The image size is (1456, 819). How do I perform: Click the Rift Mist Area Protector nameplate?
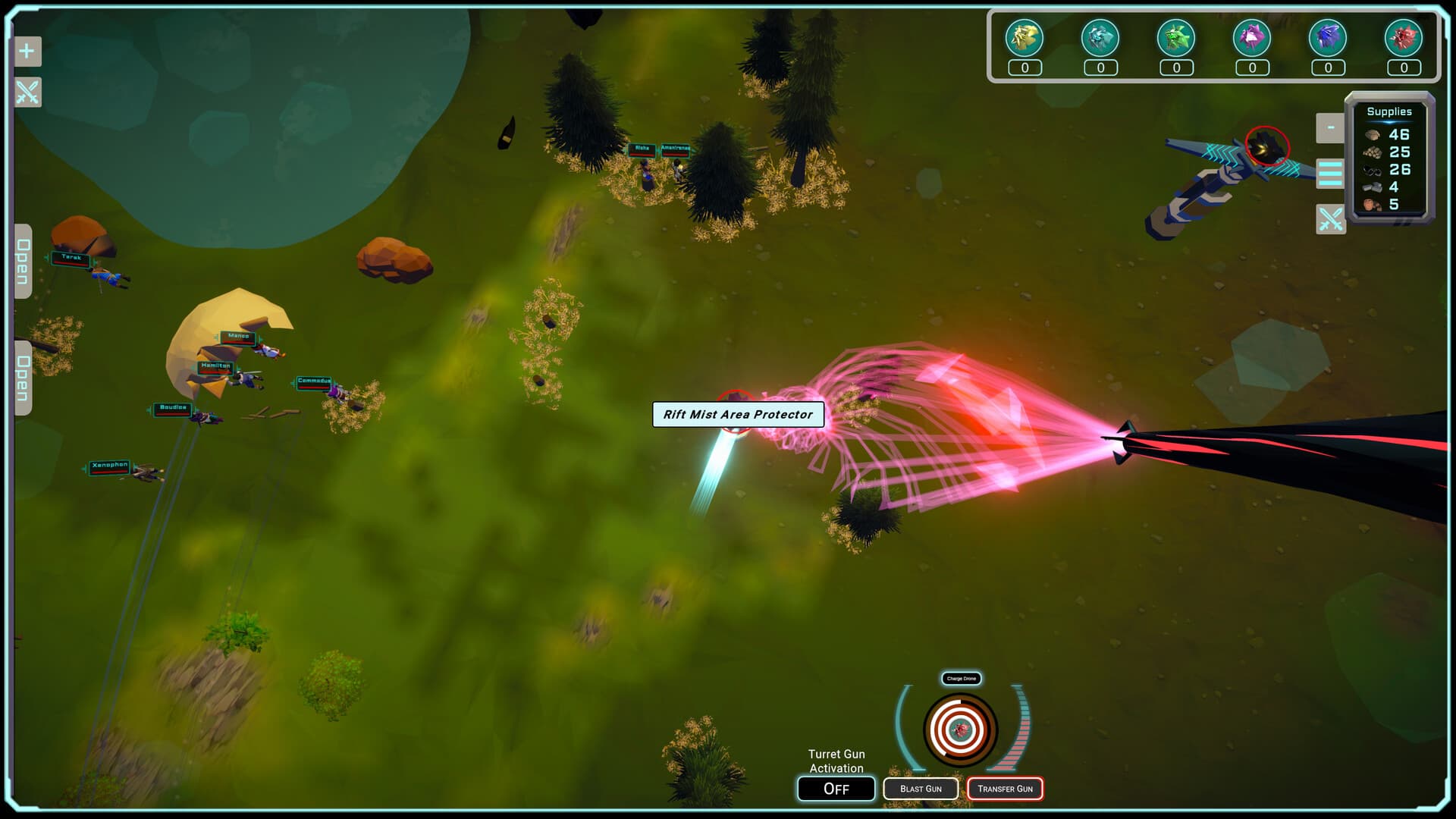pyautogui.click(x=738, y=415)
